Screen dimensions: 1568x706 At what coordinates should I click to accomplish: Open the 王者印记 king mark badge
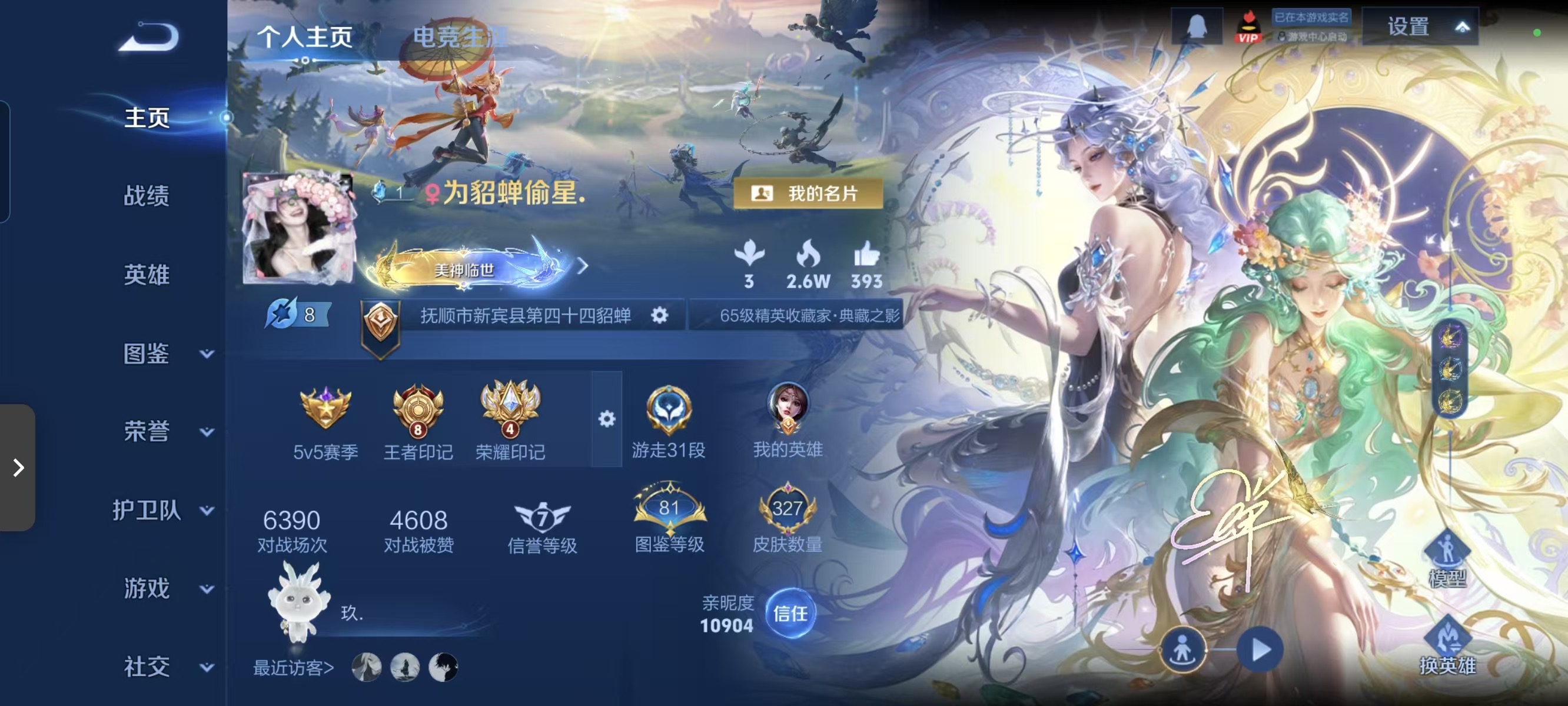click(x=416, y=411)
